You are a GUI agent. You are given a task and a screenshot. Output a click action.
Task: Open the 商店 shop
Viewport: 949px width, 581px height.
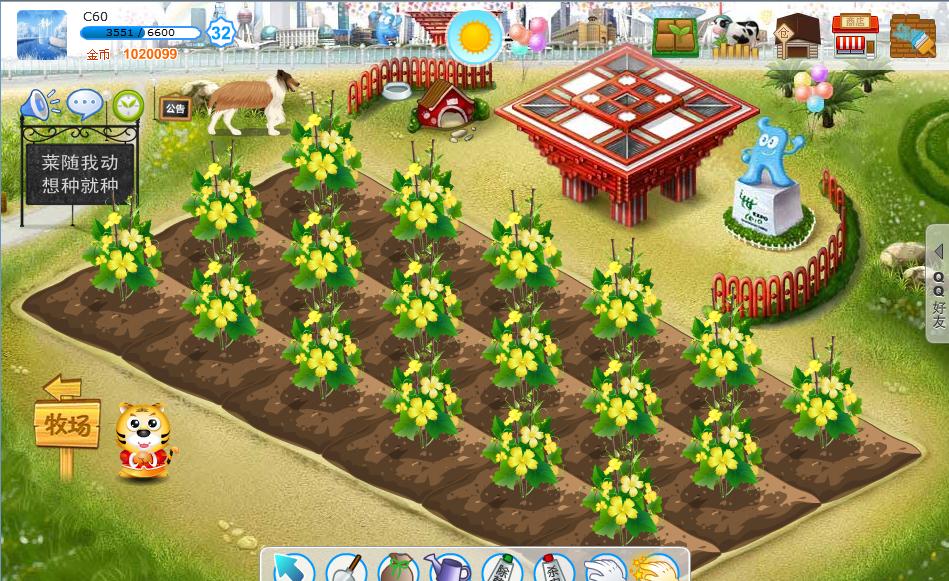[855, 35]
